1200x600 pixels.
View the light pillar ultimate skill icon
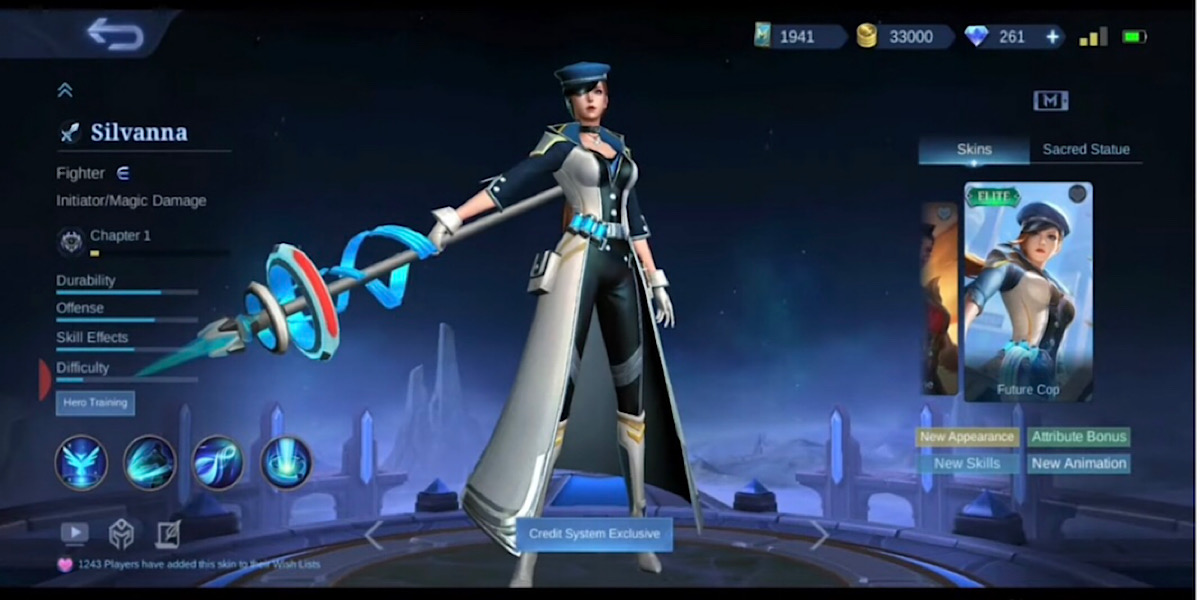click(x=286, y=462)
